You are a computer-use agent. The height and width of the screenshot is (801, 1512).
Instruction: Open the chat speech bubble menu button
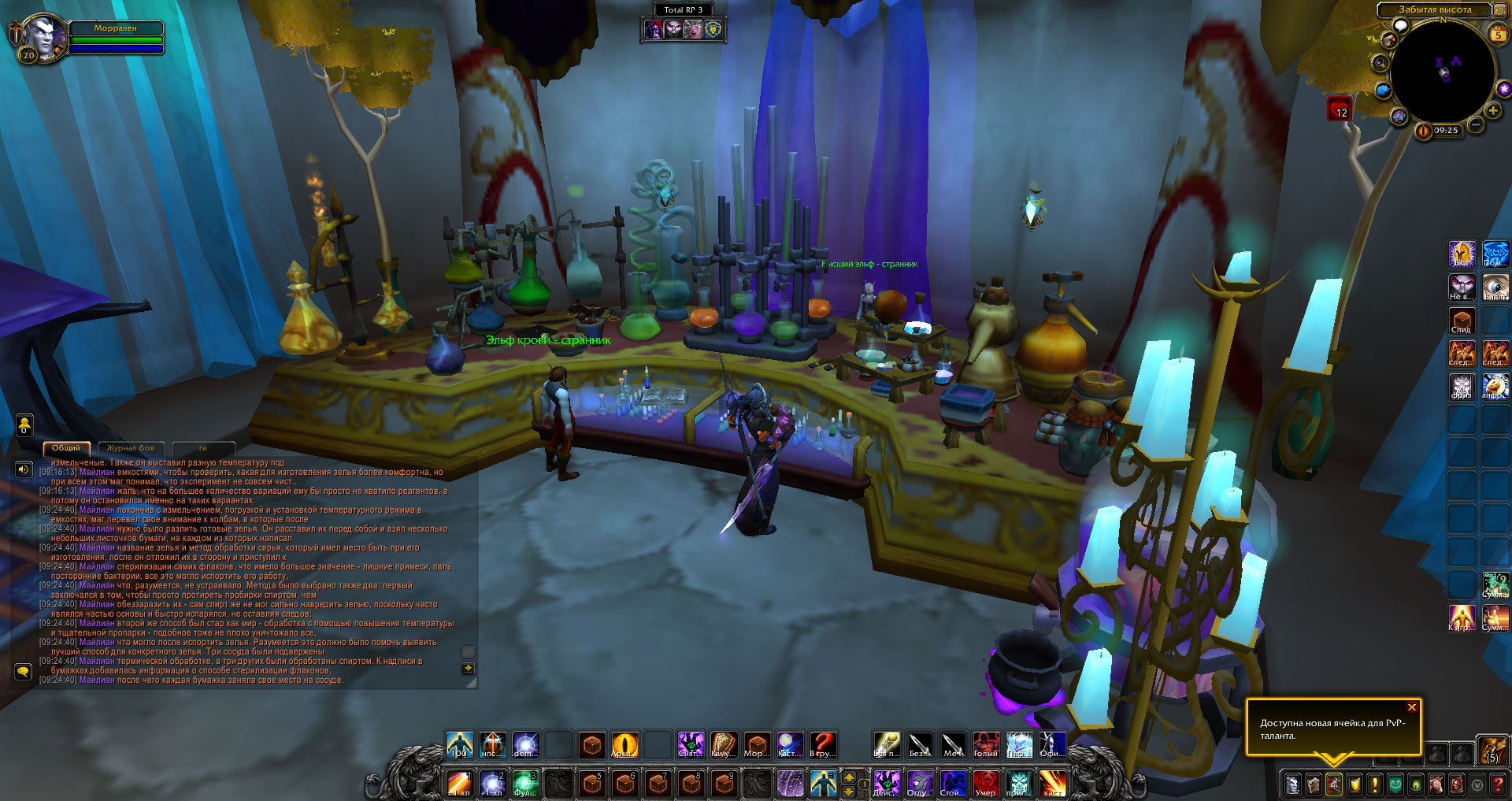point(23,672)
